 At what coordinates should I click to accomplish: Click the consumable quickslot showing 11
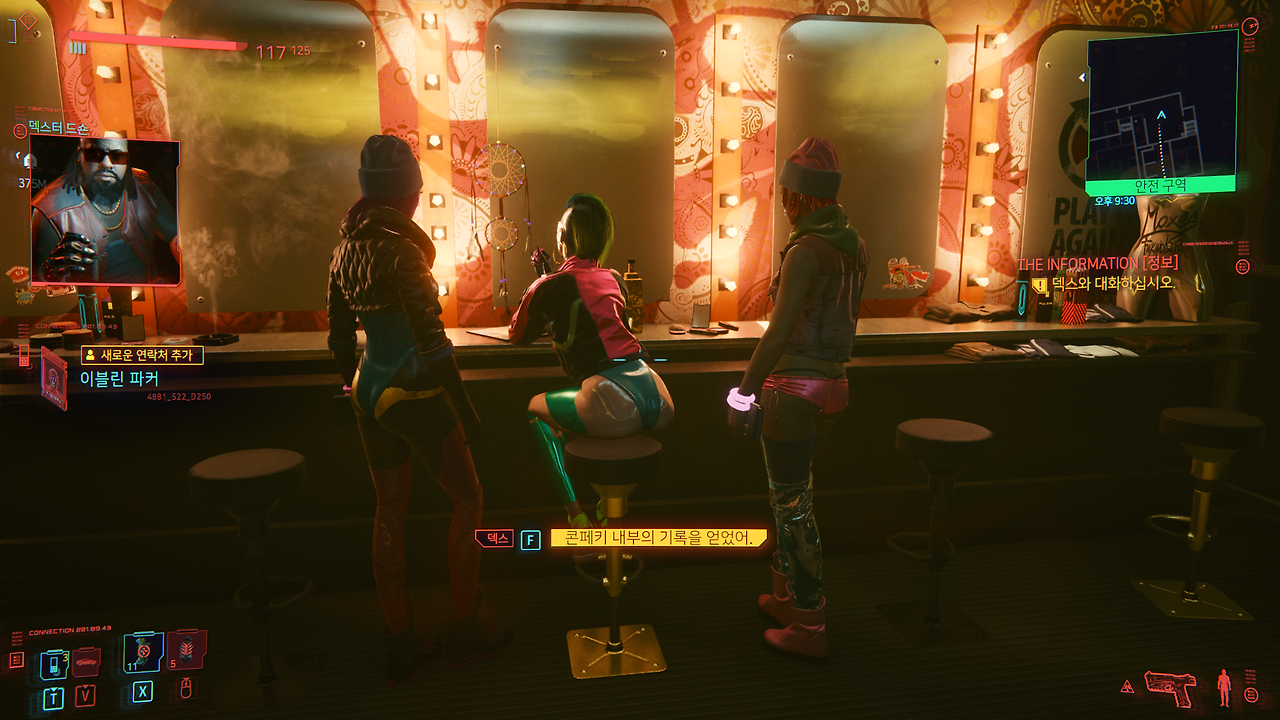(x=142, y=653)
